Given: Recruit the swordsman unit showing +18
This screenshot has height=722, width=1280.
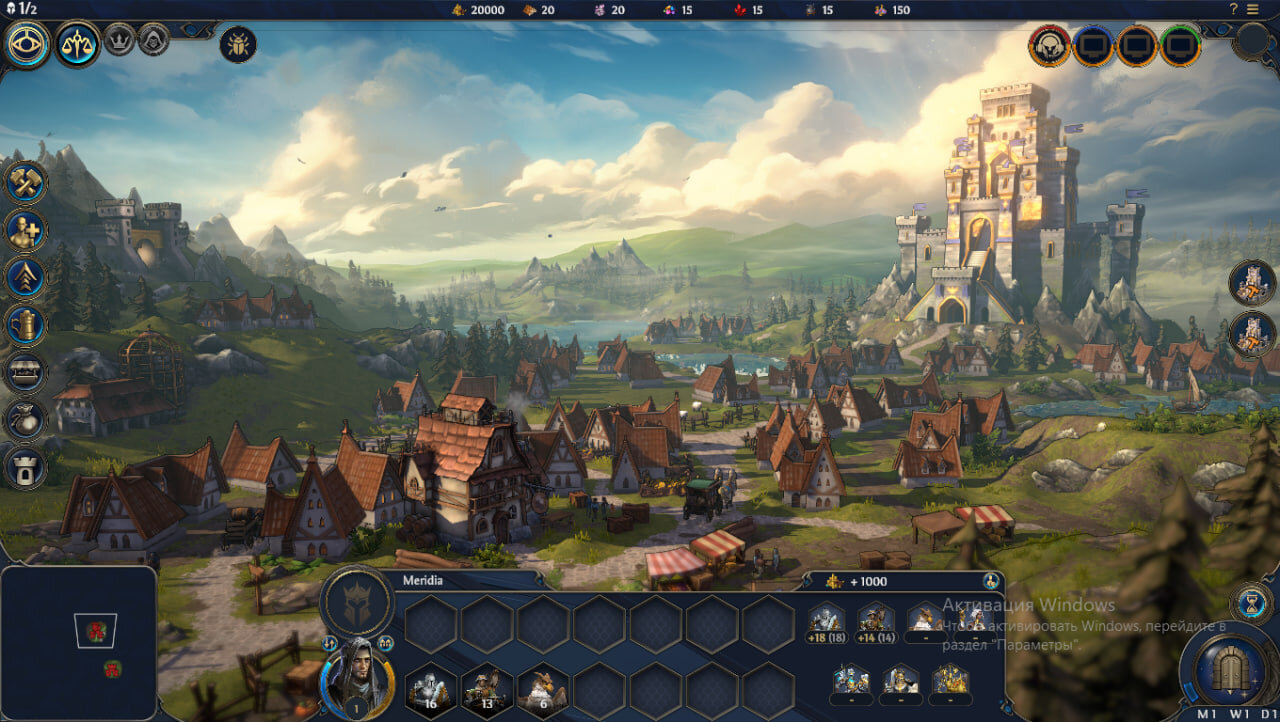Looking at the screenshot, I should (827, 621).
